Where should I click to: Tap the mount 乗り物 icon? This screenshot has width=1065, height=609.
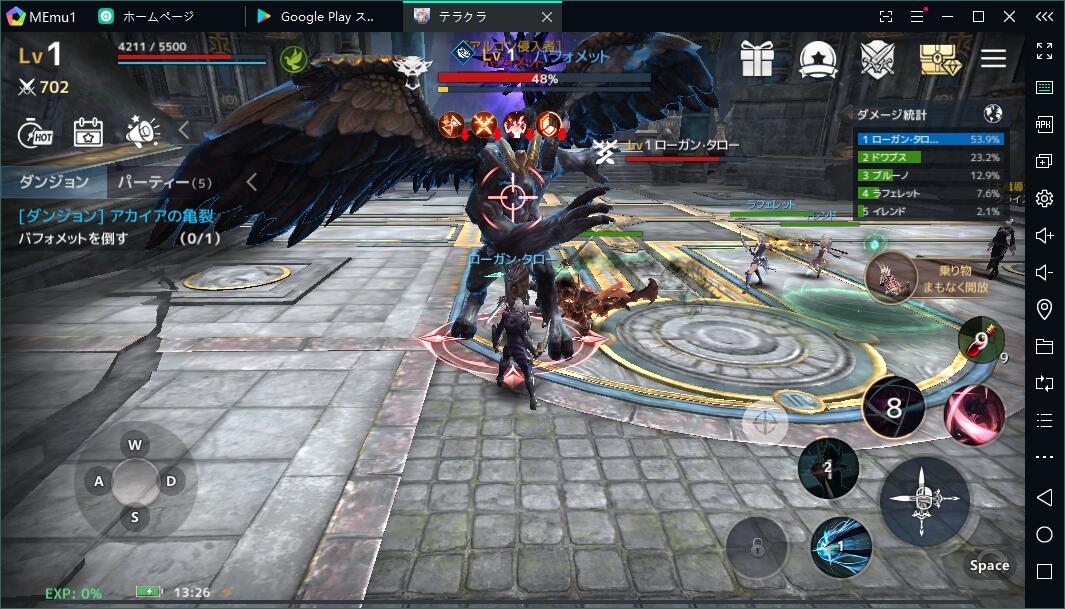[x=891, y=278]
